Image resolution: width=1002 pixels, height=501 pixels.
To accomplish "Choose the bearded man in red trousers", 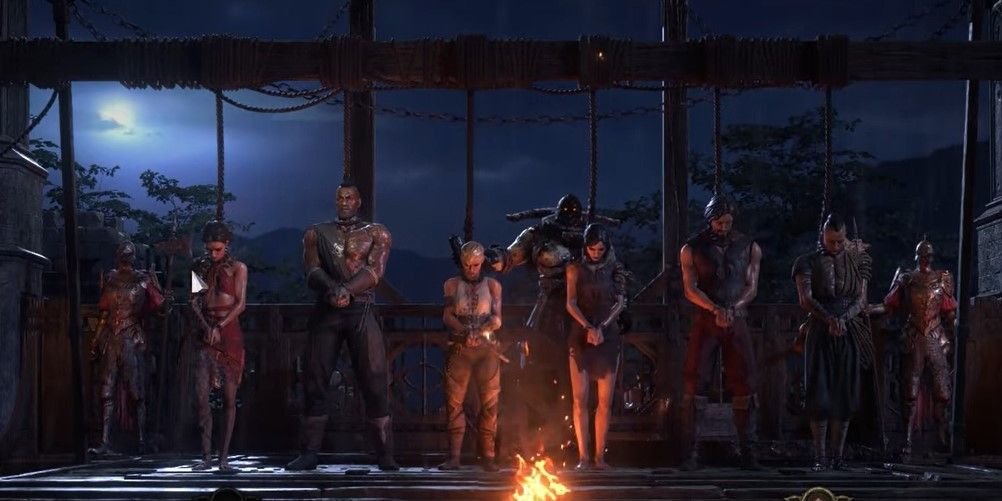I will point(720,320).
